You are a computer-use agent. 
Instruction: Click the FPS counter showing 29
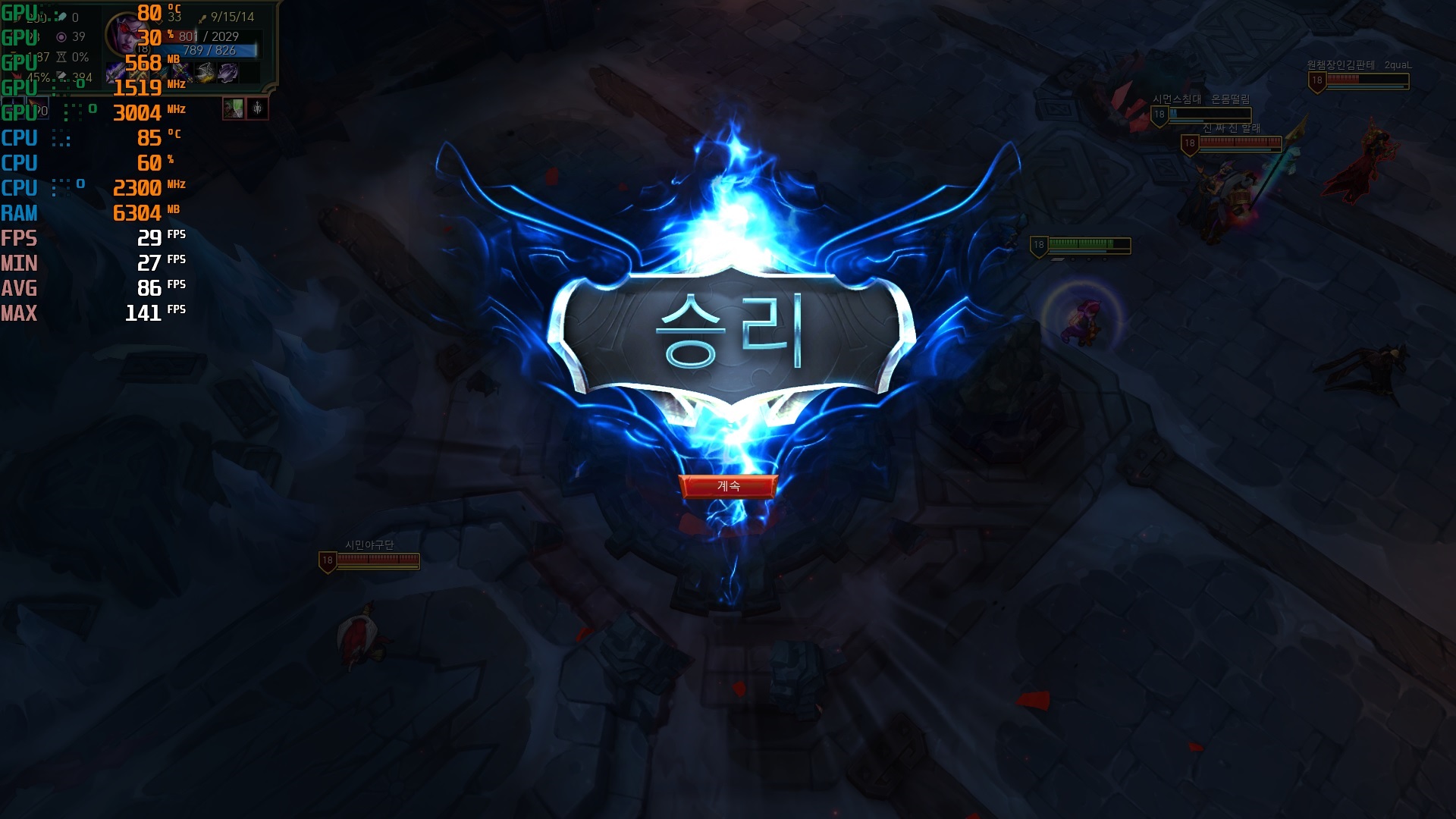click(x=149, y=239)
